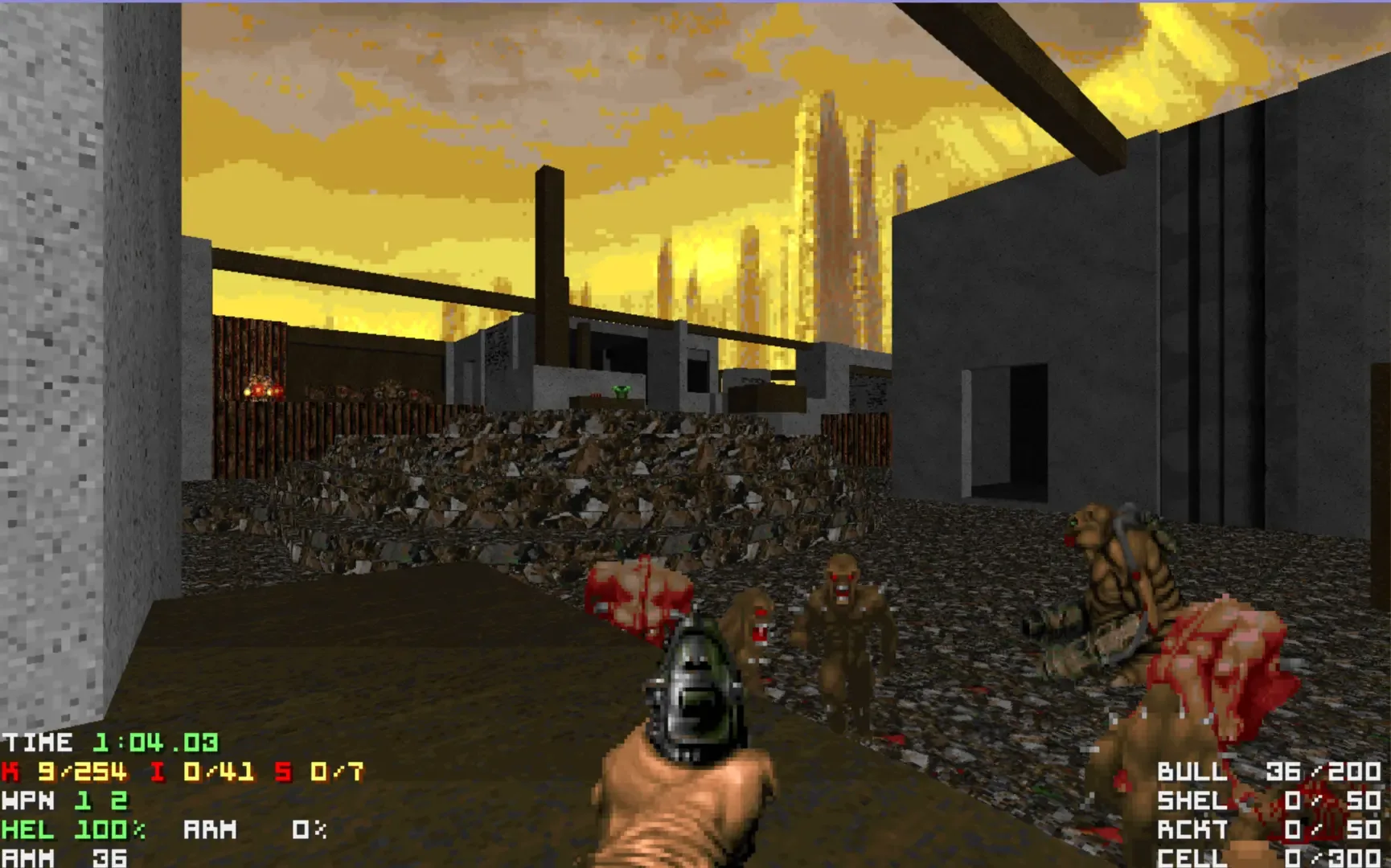This screenshot has height=868, width=1391.
Task: Click the HEL 100% health readout
Action: (72, 830)
